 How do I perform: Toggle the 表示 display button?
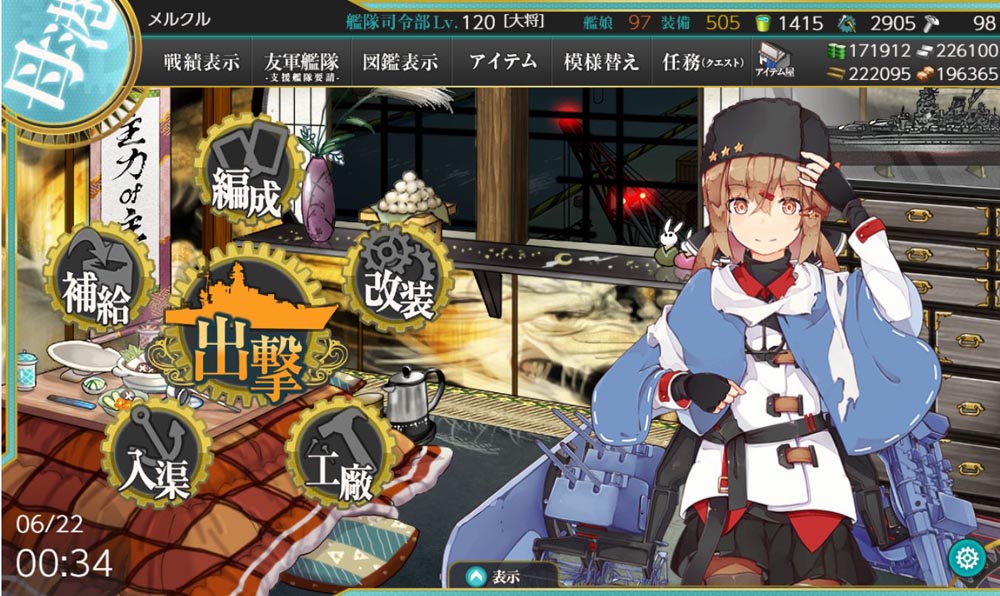click(502, 577)
